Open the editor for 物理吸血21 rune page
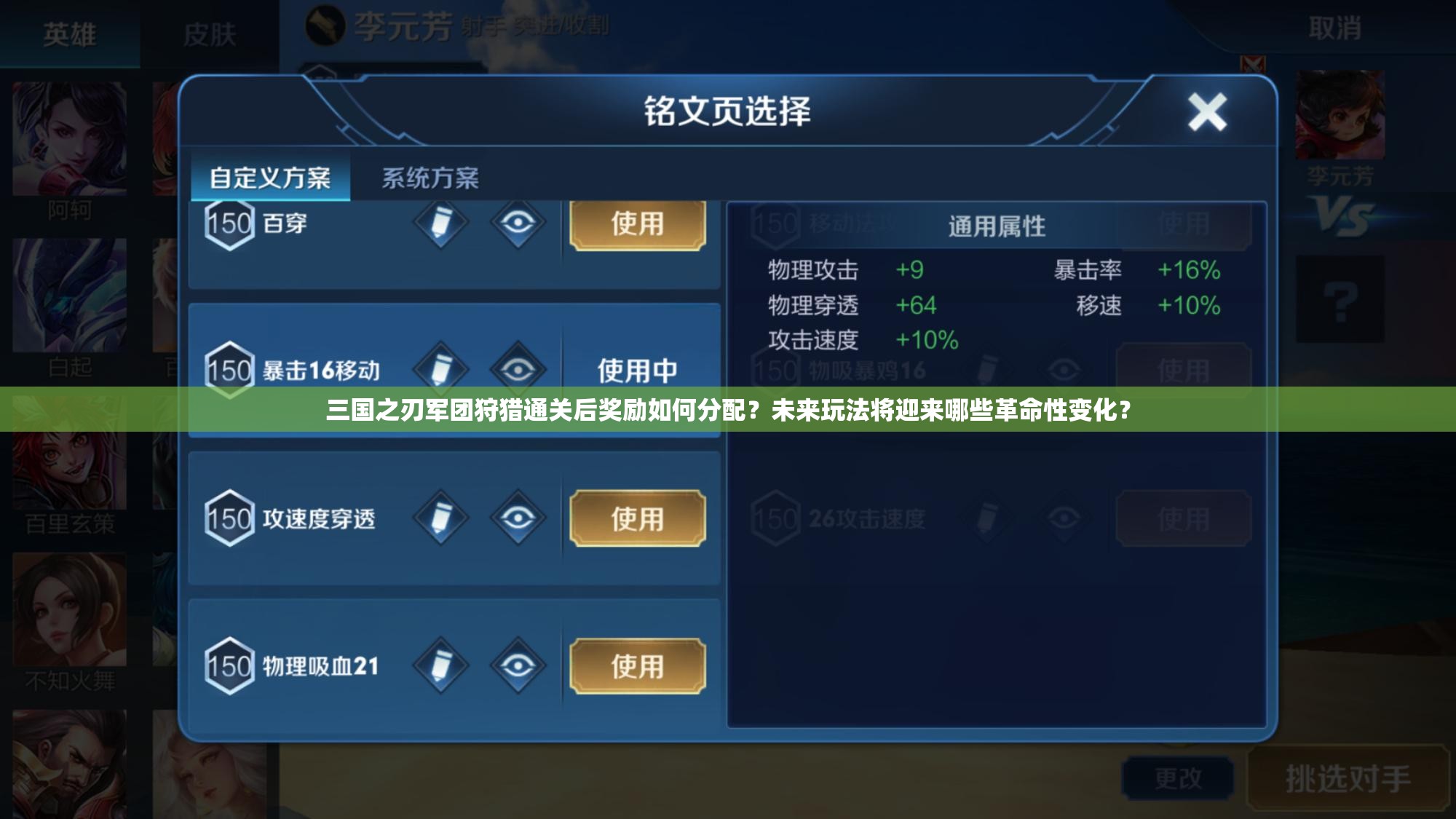 pos(442,665)
